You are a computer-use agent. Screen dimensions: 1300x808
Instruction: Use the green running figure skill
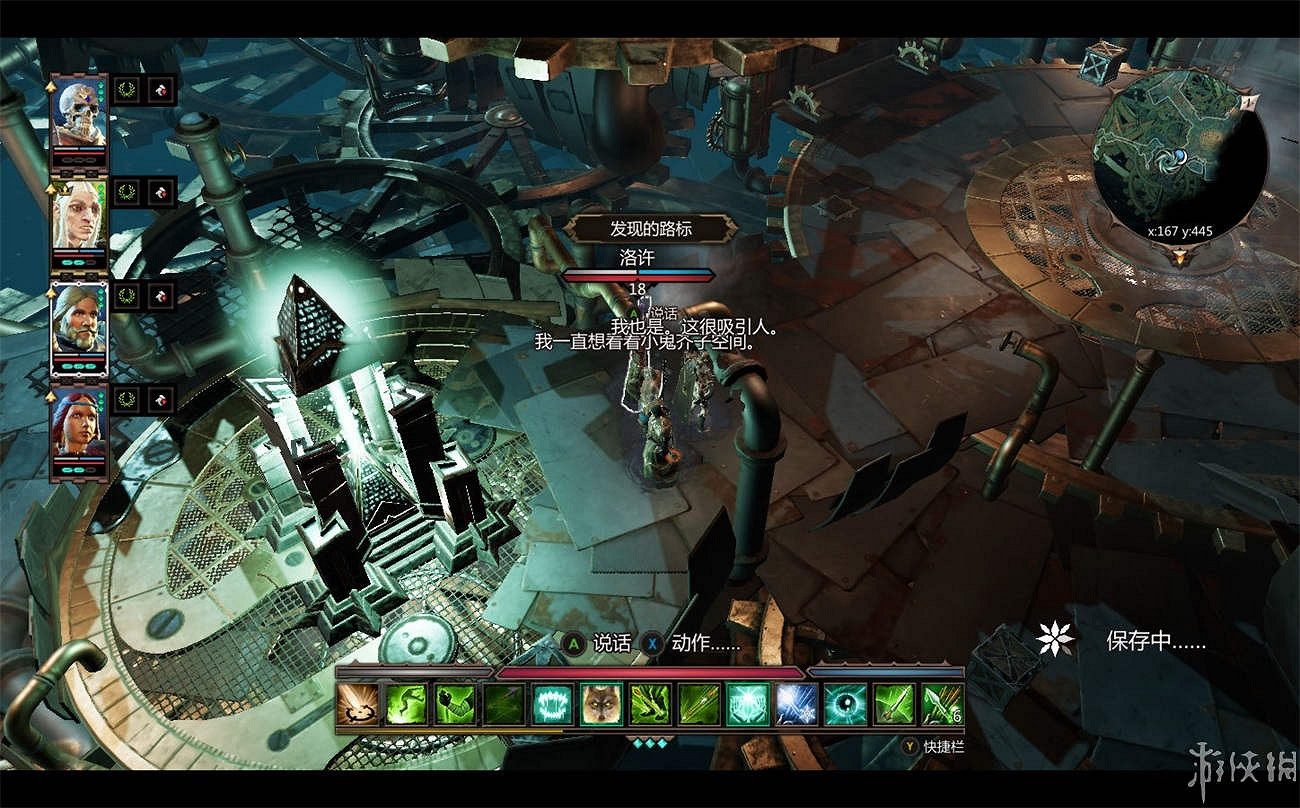pos(405,704)
